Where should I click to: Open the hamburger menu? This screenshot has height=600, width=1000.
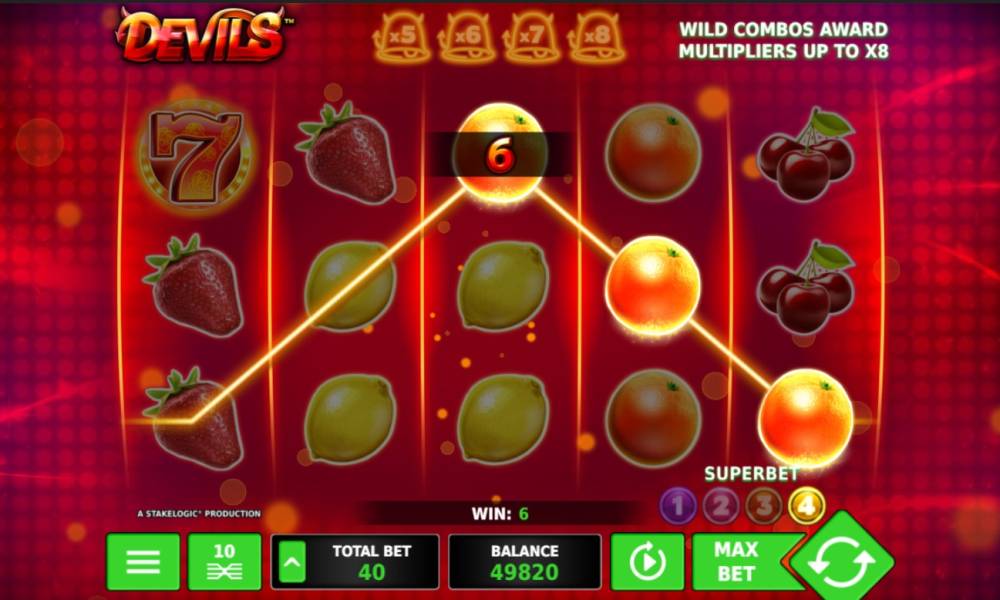click(143, 561)
